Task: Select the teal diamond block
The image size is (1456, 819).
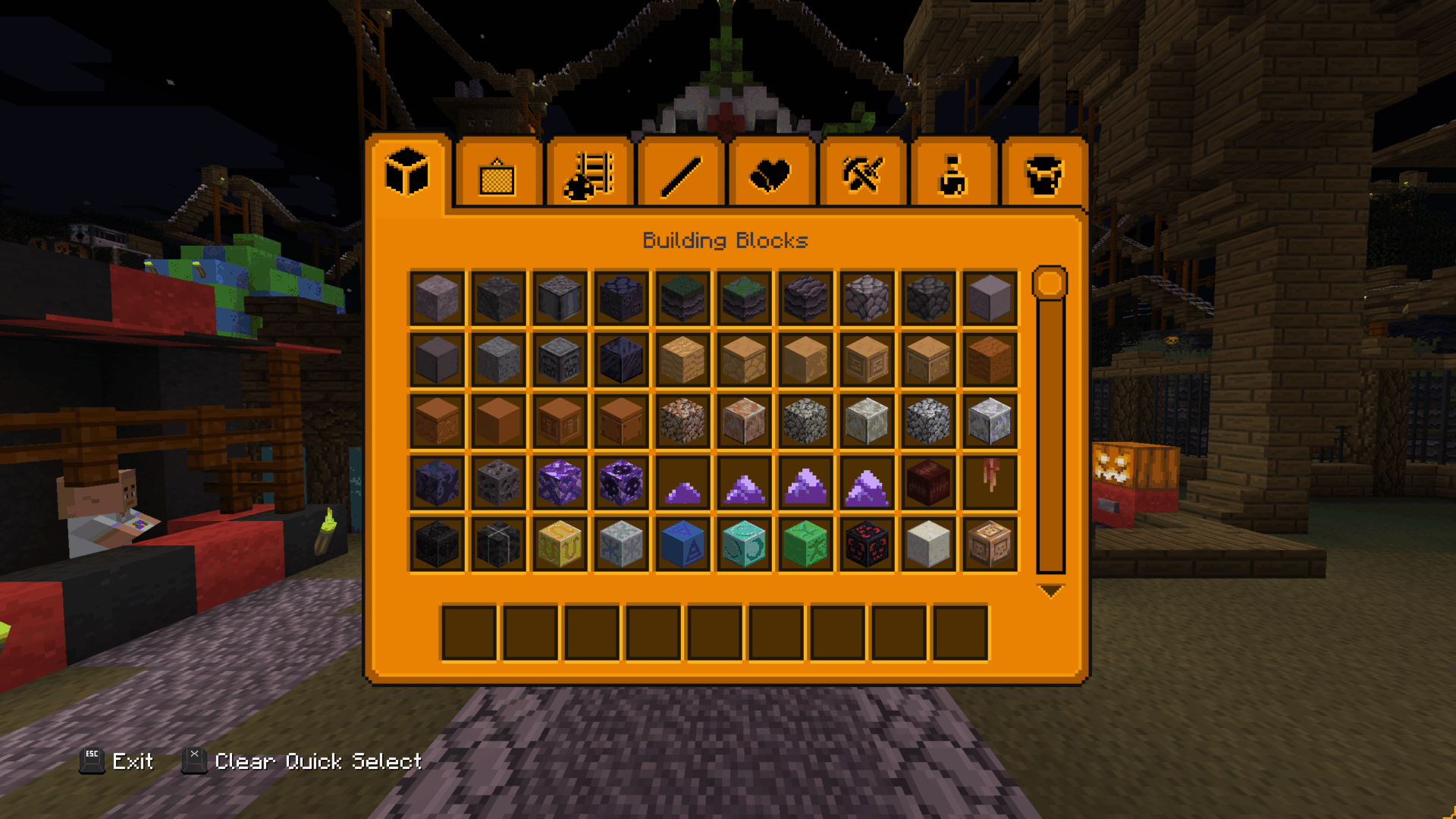Action: 744,544
